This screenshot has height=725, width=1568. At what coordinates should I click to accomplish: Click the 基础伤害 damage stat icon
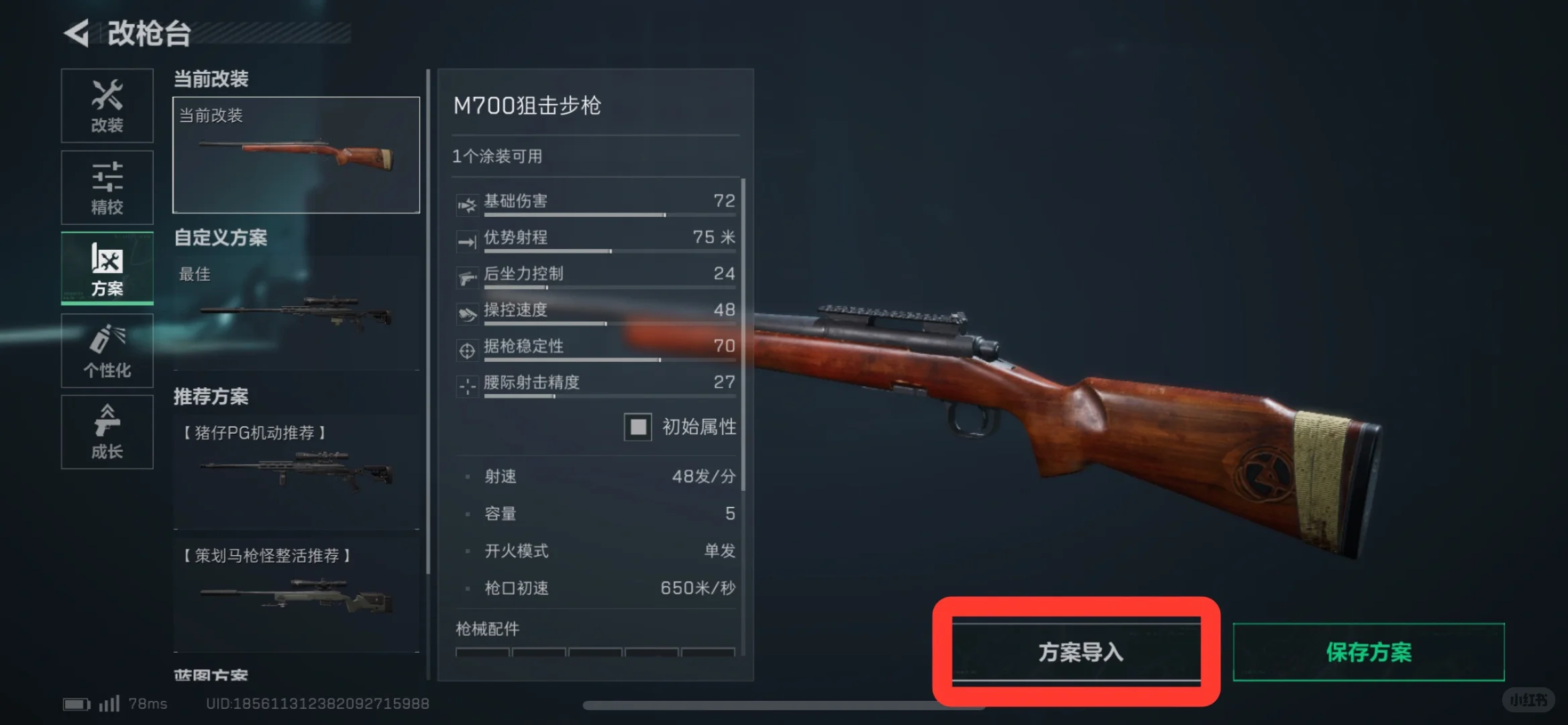tap(468, 205)
